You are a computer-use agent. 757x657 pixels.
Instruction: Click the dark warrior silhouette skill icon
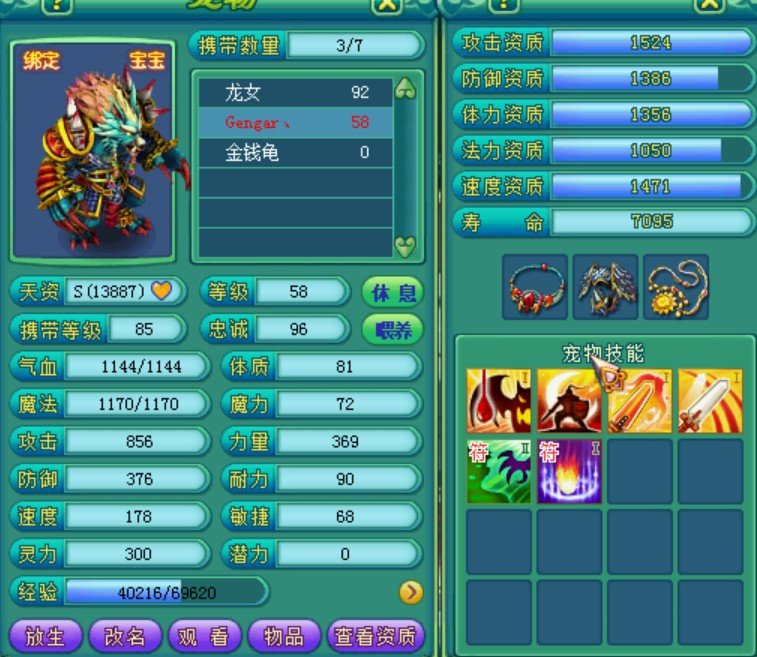[569, 401]
